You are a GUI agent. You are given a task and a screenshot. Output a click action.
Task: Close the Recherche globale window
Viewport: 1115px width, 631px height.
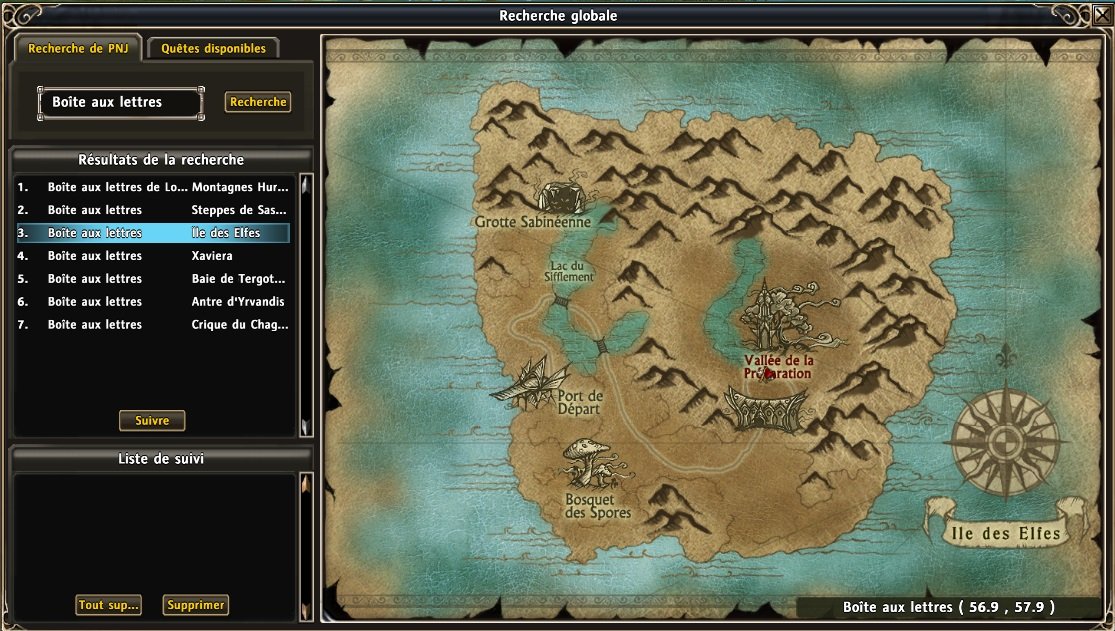[x=1102, y=13]
